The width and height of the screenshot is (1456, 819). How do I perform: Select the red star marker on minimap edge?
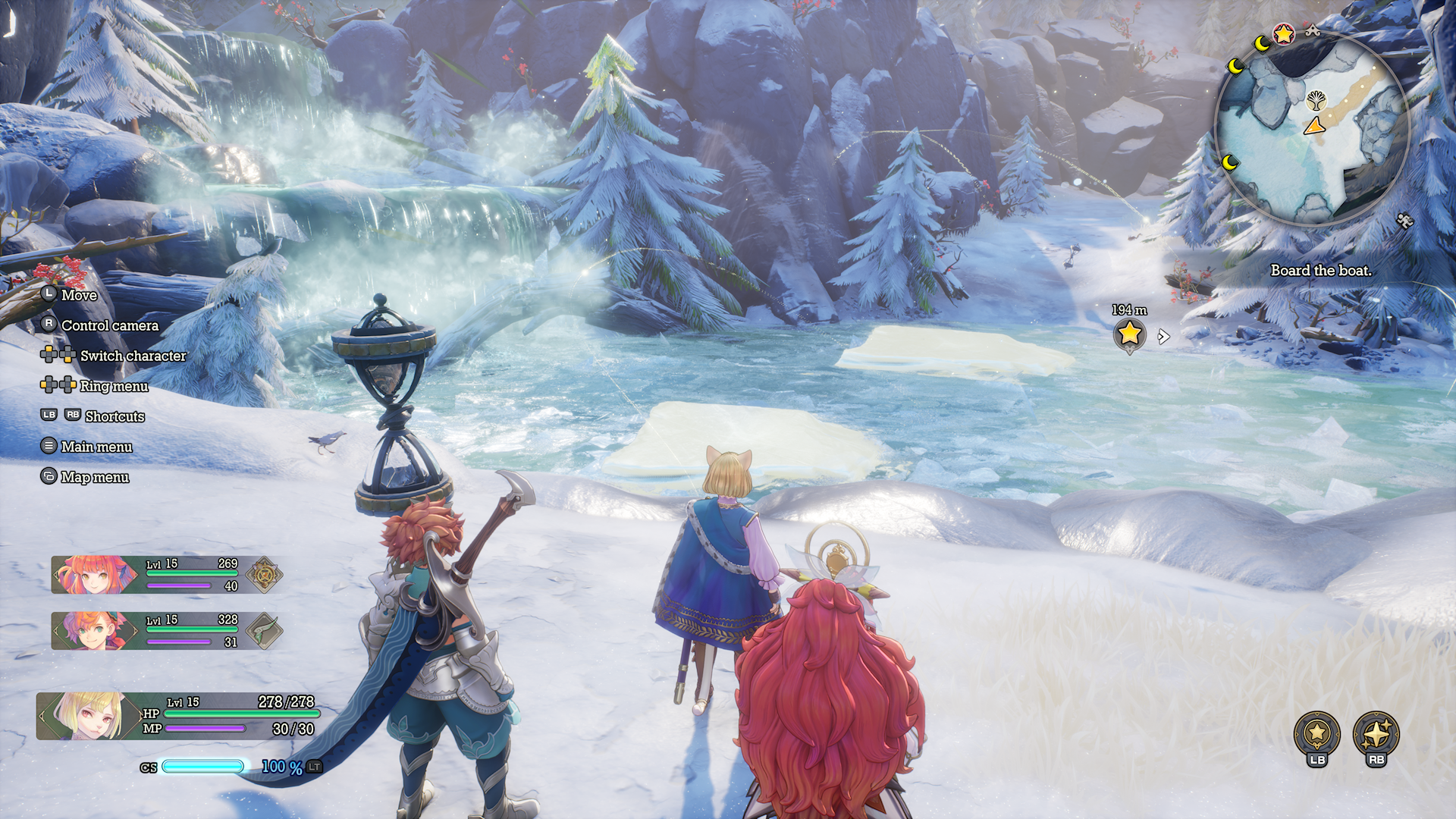click(x=1283, y=34)
